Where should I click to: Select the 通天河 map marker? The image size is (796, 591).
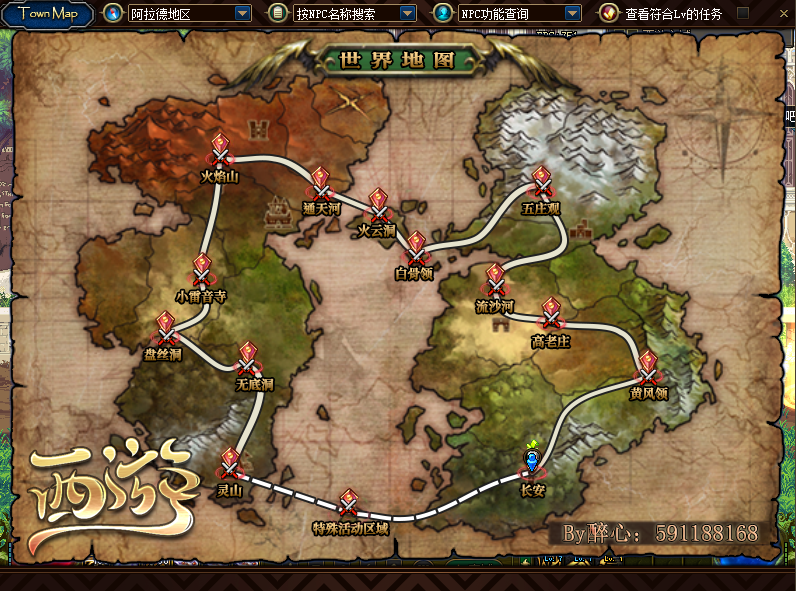[x=320, y=184]
